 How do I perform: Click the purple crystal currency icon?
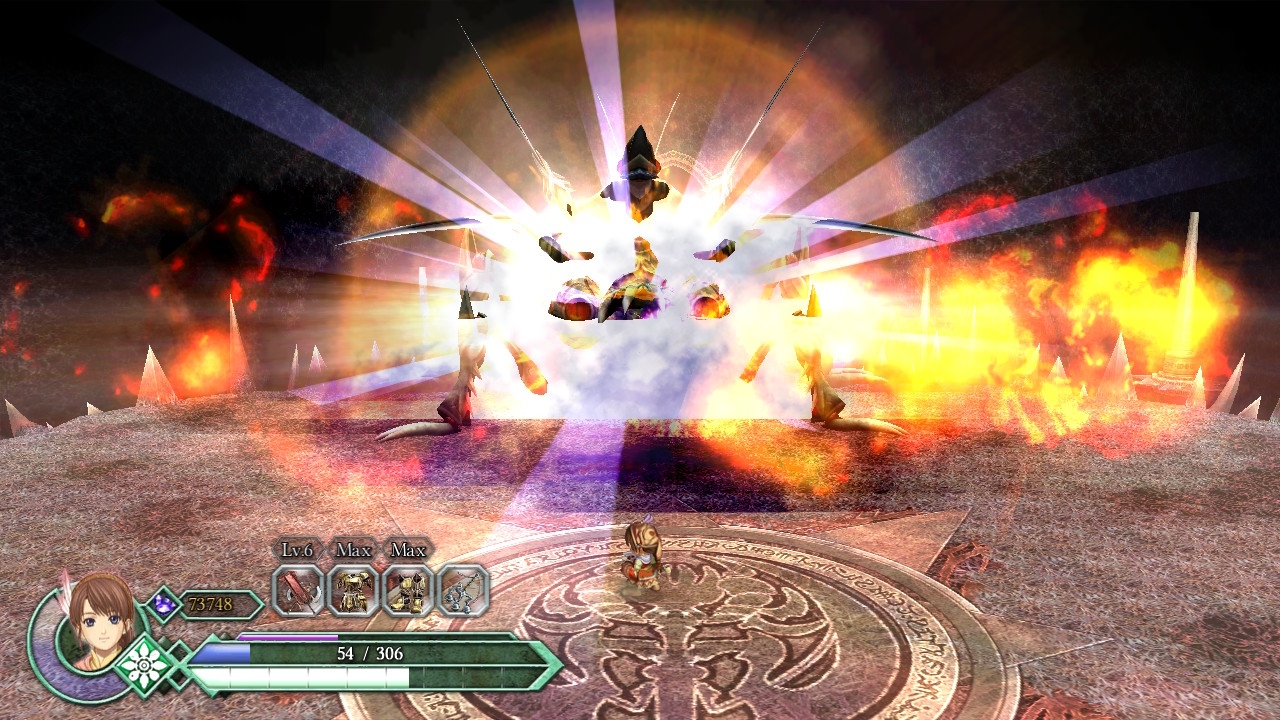162,604
